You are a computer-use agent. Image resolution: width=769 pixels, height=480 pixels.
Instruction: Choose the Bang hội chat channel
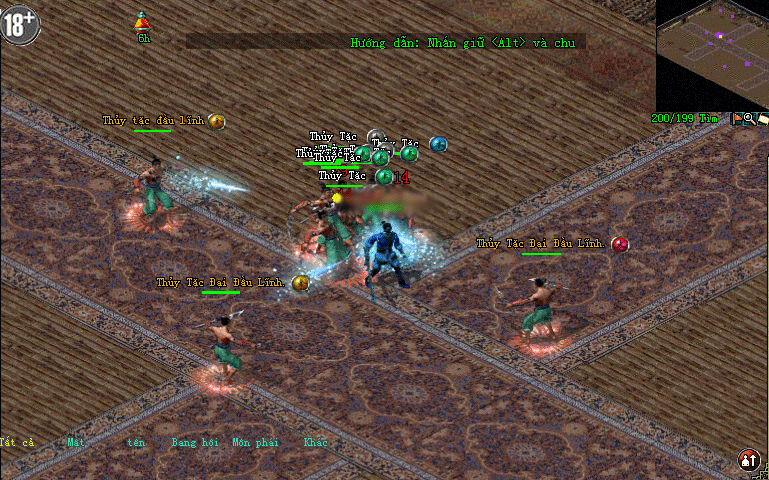tap(195, 442)
